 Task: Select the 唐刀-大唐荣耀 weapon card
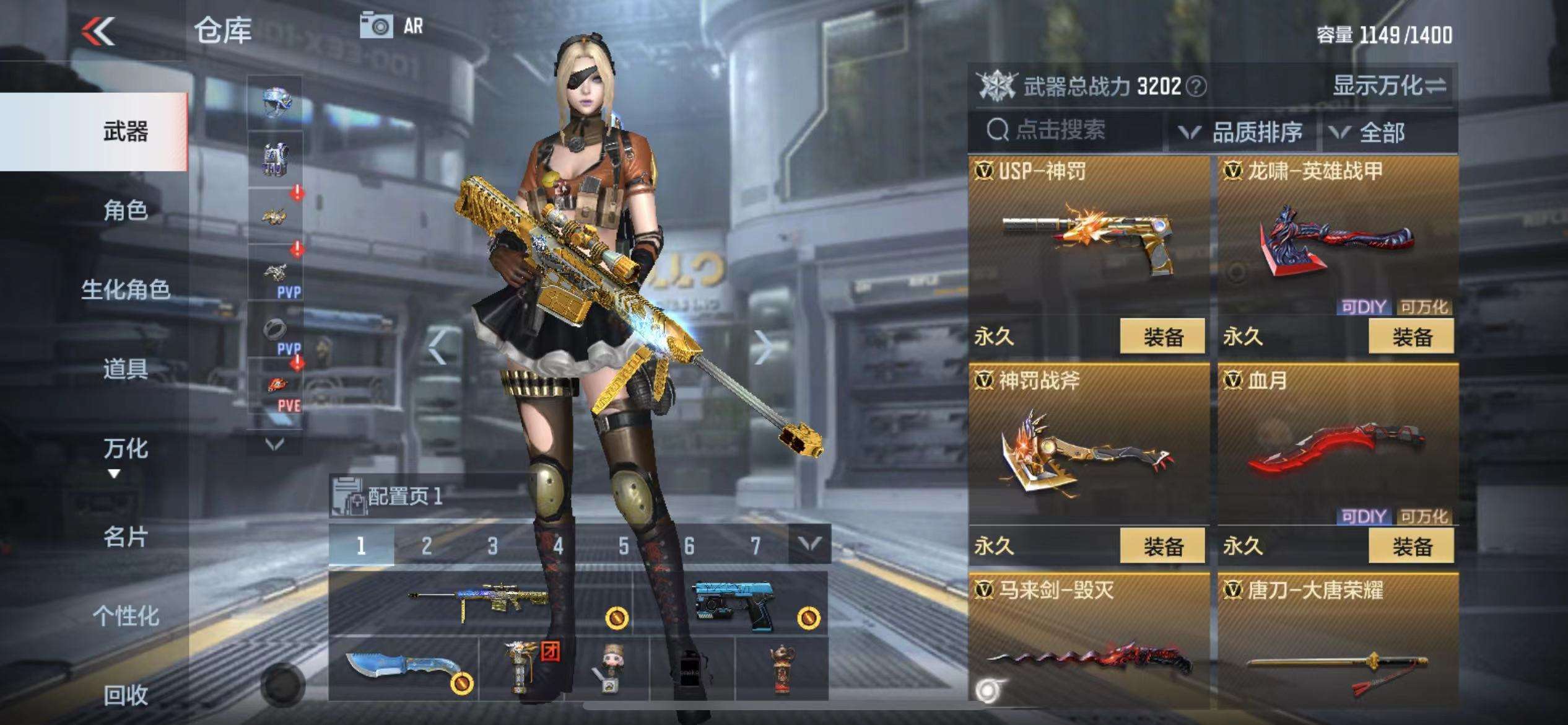pos(1338,644)
